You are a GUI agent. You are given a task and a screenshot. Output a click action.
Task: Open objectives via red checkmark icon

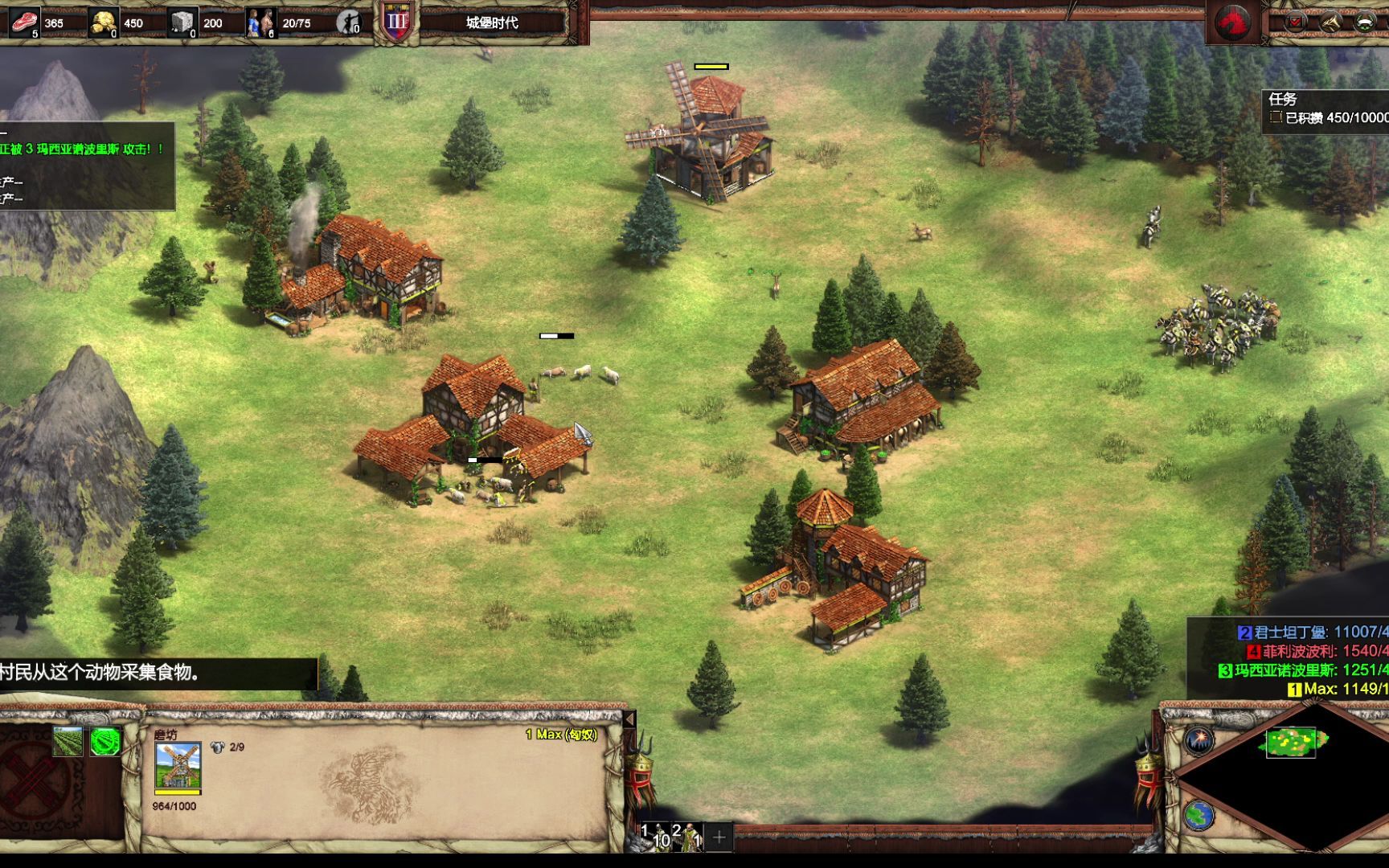pyautogui.click(x=1295, y=23)
